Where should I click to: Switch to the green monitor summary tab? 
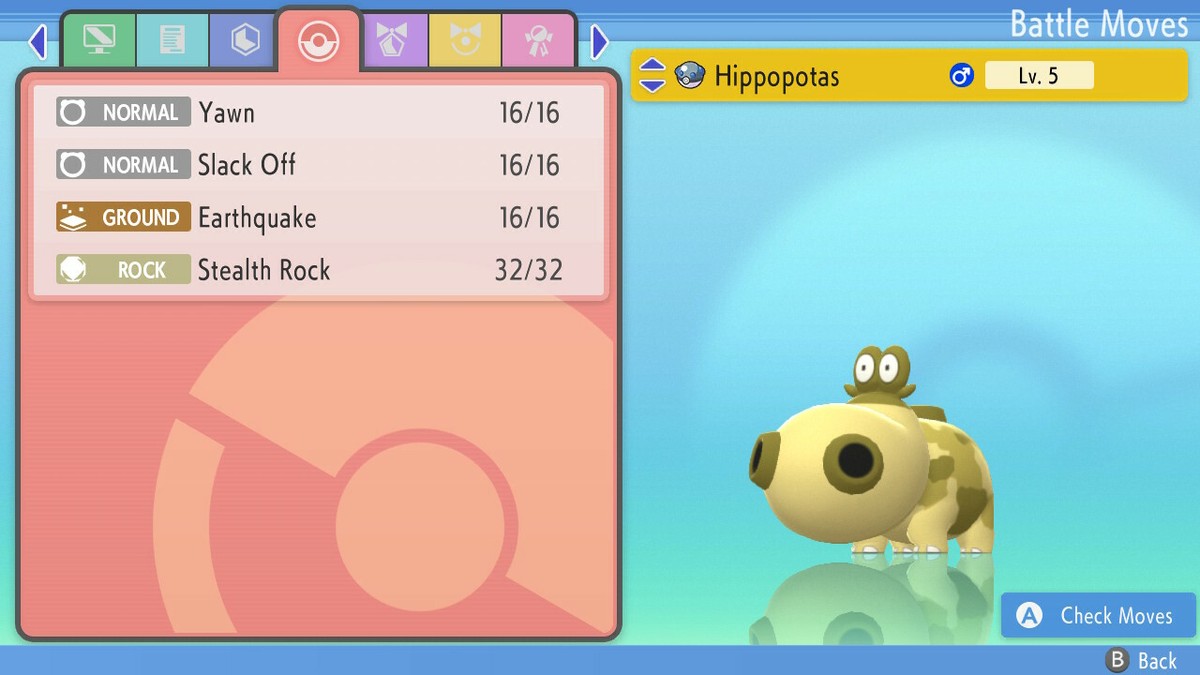(x=98, y=40)
